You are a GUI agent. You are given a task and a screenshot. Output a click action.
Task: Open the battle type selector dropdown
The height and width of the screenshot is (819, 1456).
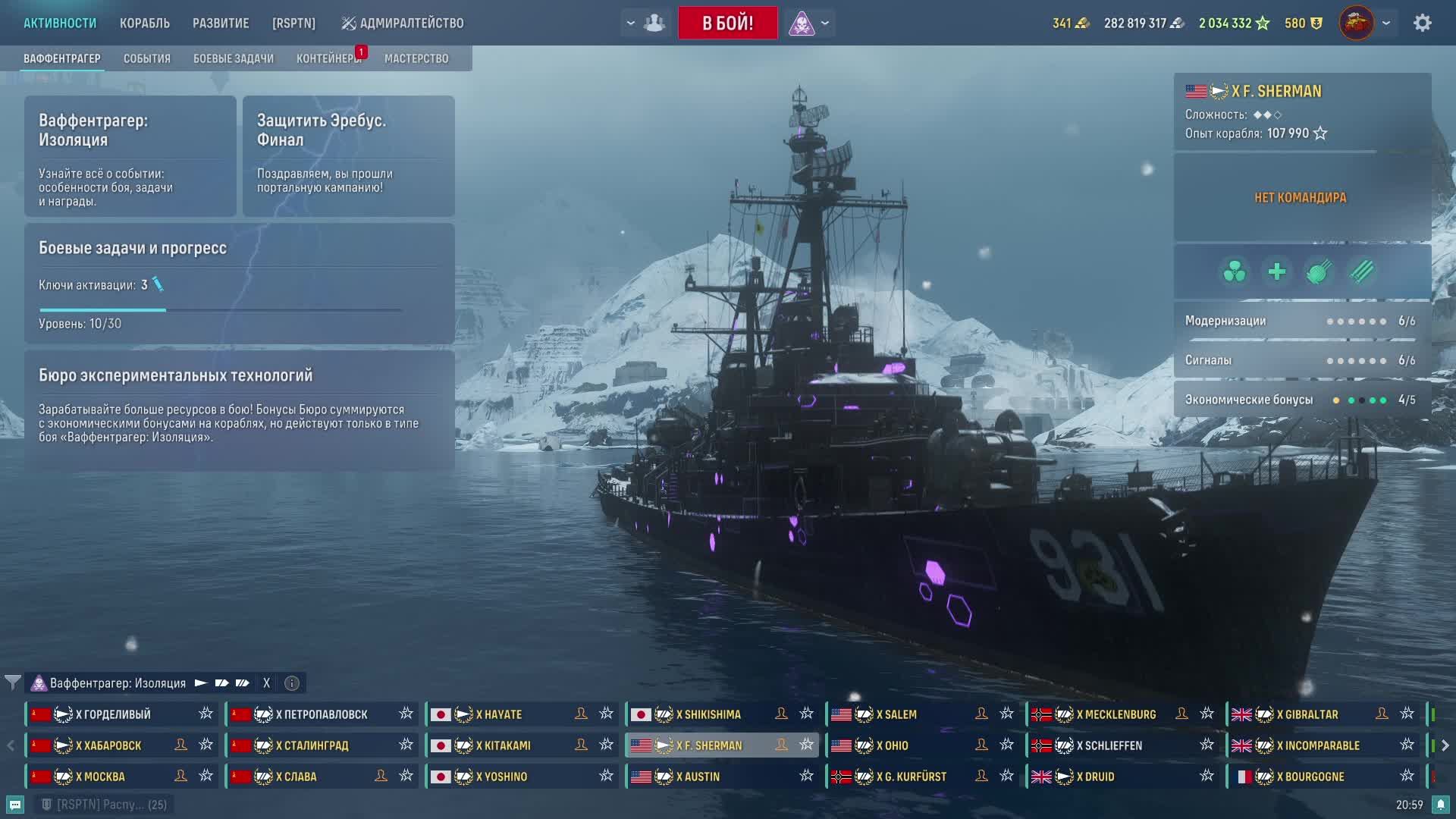(x=825, y=23)
